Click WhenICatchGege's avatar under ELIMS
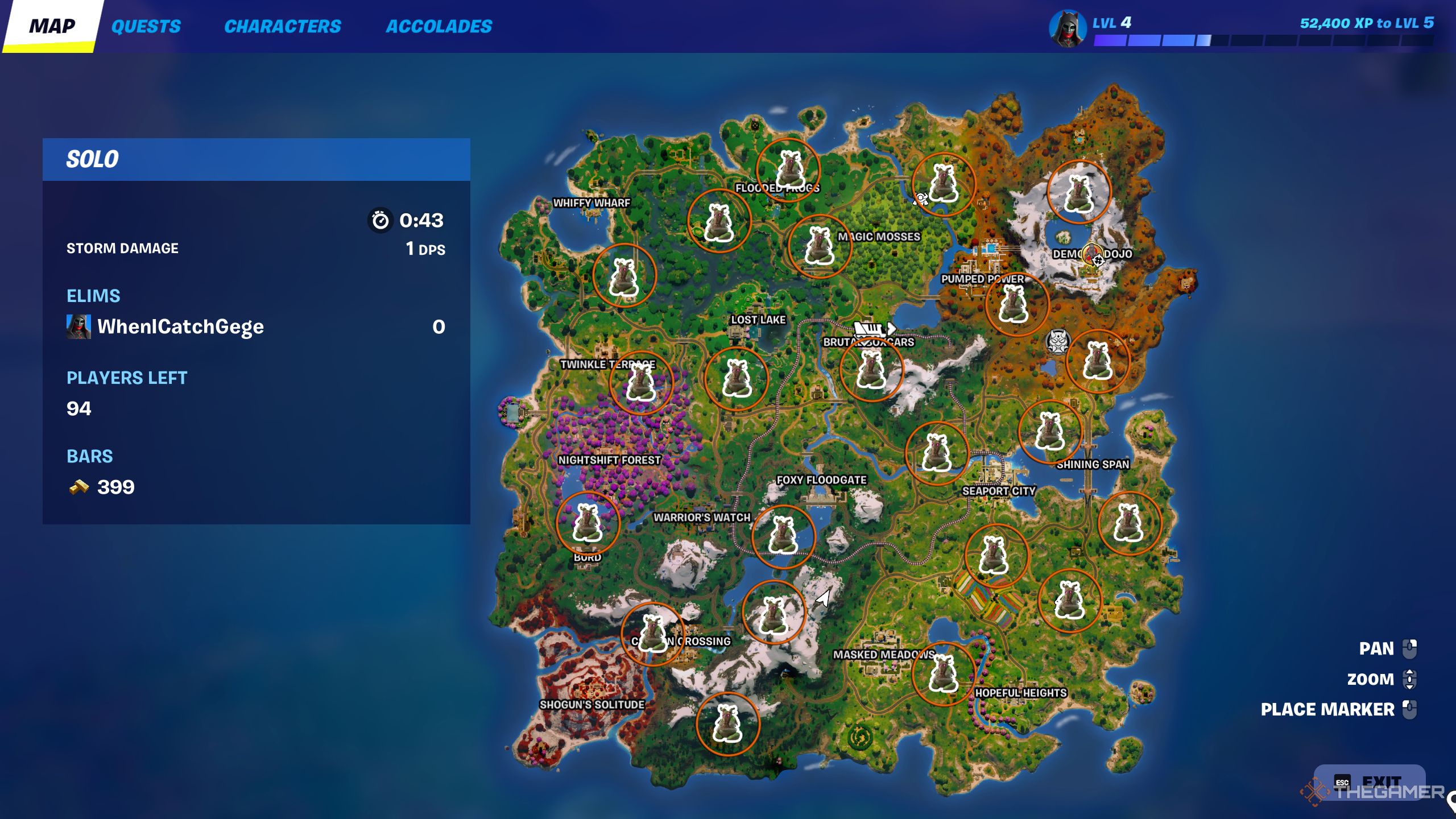The image size is (1456, 819). (80, 326)
